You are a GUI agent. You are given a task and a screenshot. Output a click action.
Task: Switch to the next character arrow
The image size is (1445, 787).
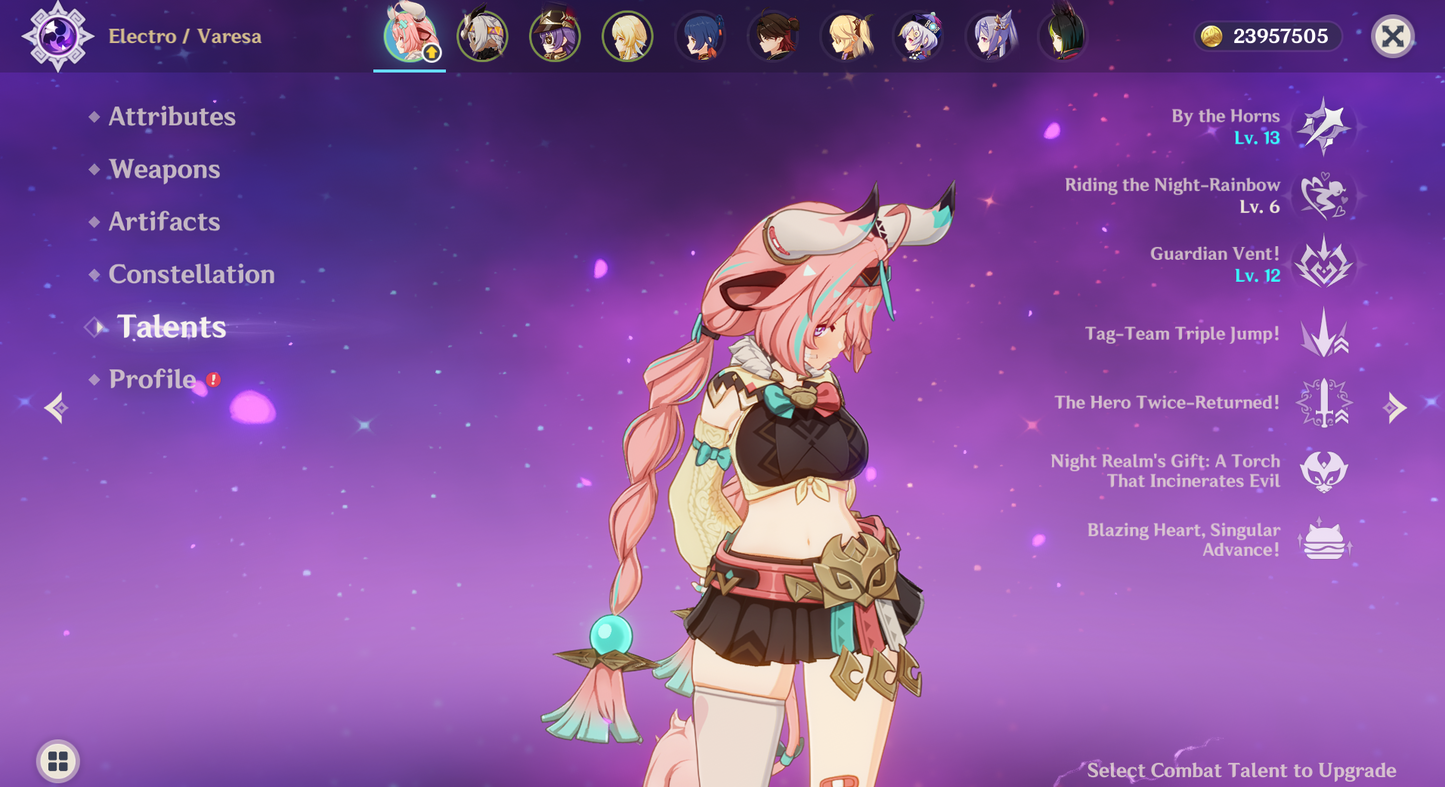1395,407
